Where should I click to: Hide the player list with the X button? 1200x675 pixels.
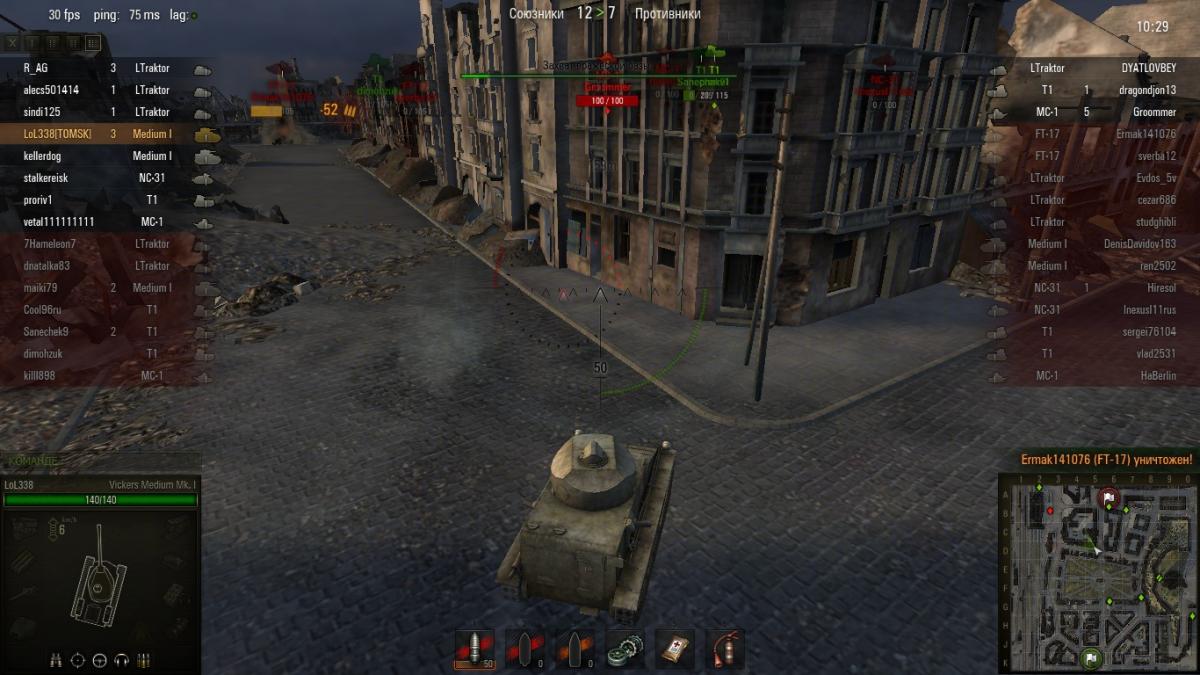coord(13,43)
